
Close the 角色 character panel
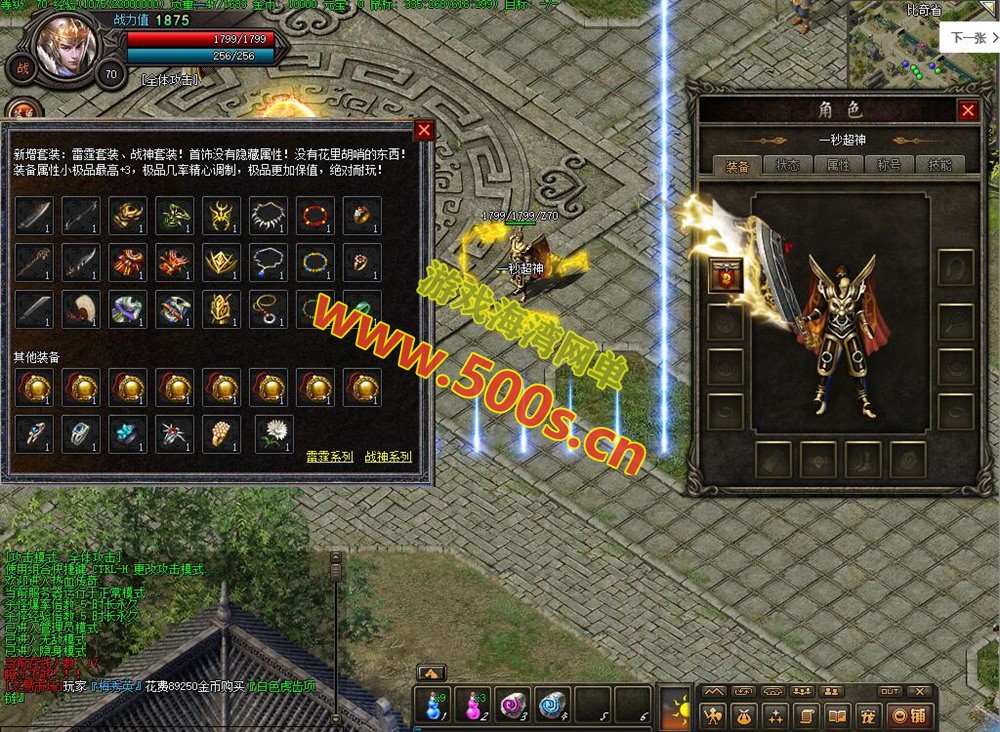coord(967,111)
